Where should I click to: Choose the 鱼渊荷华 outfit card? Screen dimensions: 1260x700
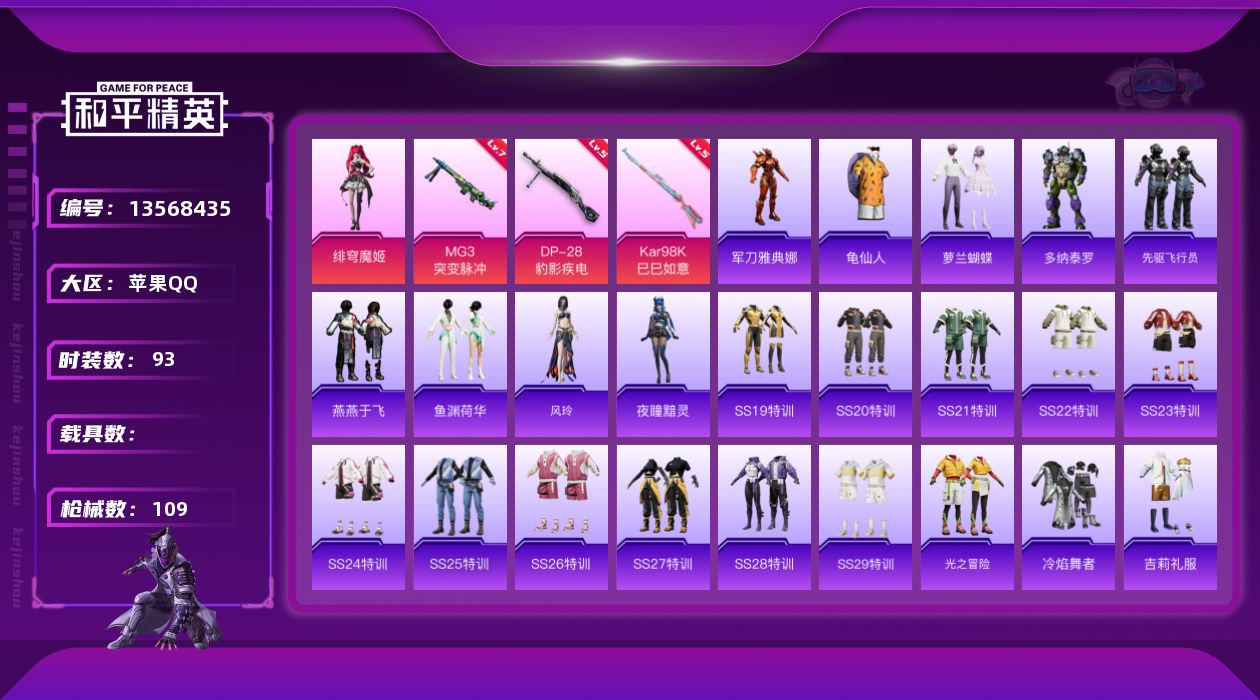tap(460, 364)
